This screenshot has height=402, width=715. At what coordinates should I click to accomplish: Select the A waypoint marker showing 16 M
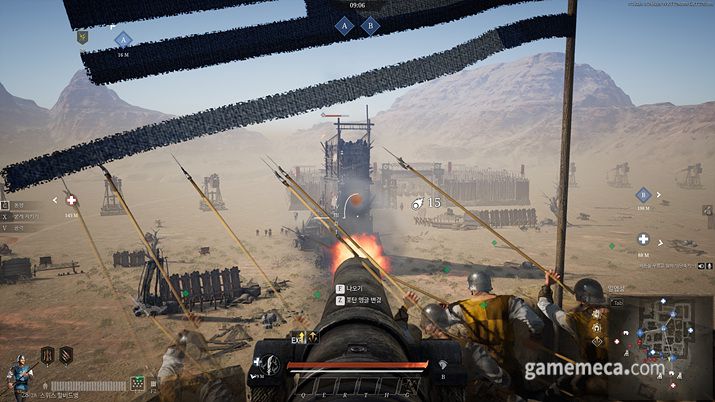(x=123, y=40)
